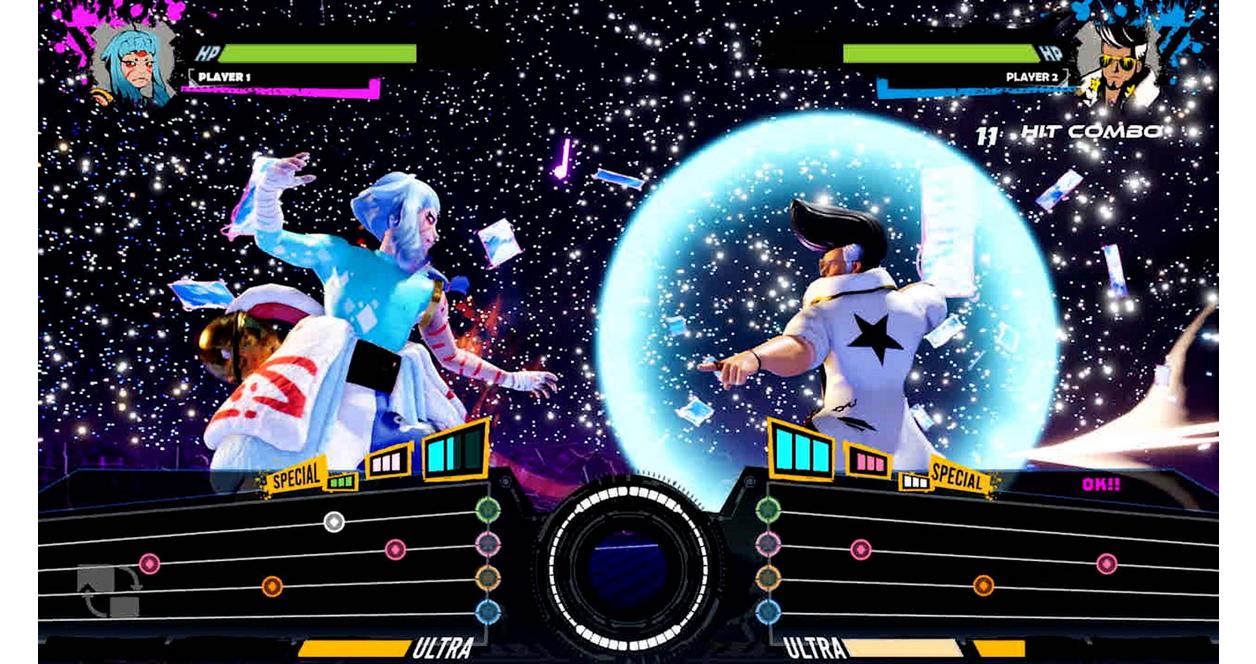Hit the pink lane target on Player 1's track
The height and width of the screenshot is (664, 1256).
click(487, 544)
